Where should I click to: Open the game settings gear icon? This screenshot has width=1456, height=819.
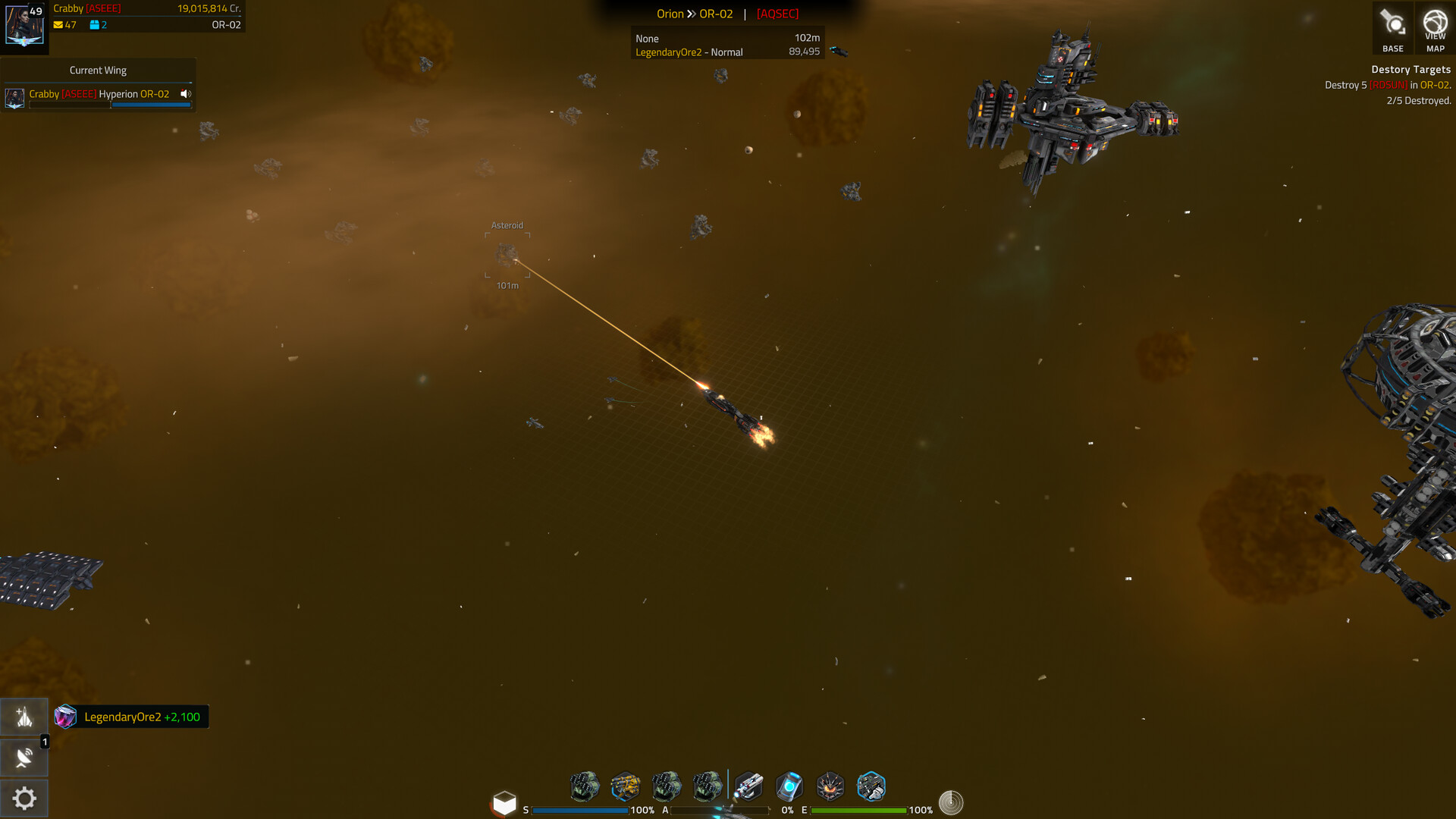(24, 799)
